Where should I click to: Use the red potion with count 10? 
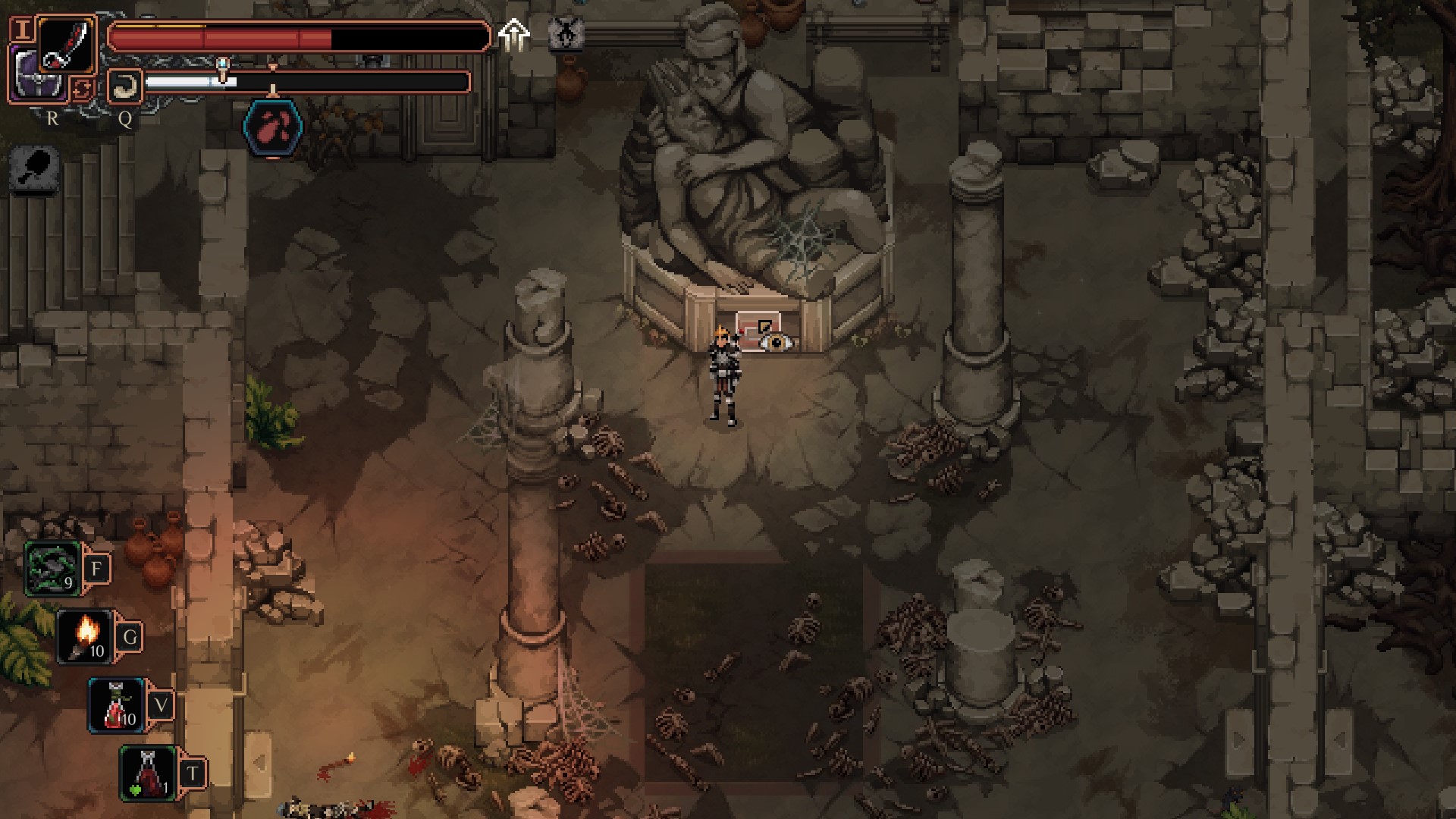pos(118,705)
